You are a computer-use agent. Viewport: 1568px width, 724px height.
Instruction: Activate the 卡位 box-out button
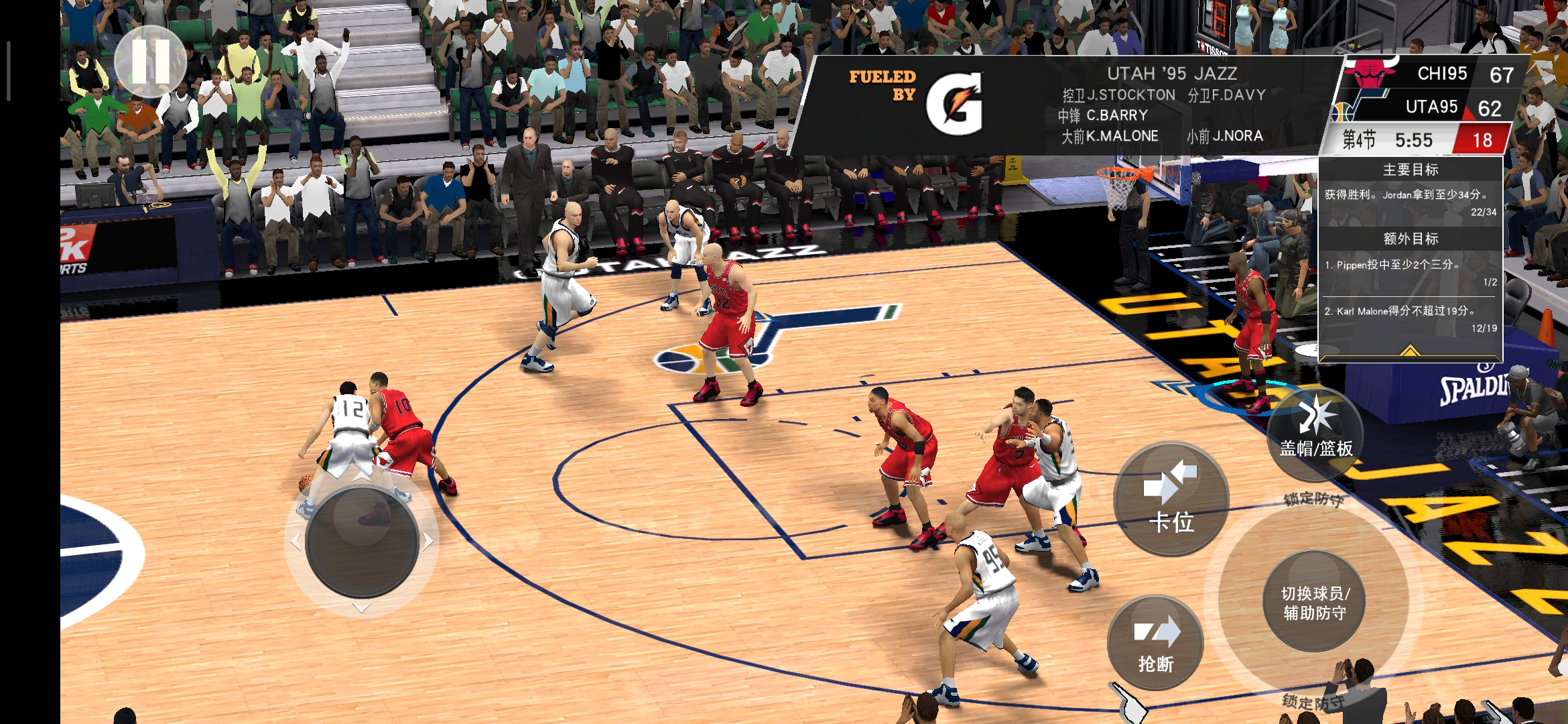(x=1171, y=499)
